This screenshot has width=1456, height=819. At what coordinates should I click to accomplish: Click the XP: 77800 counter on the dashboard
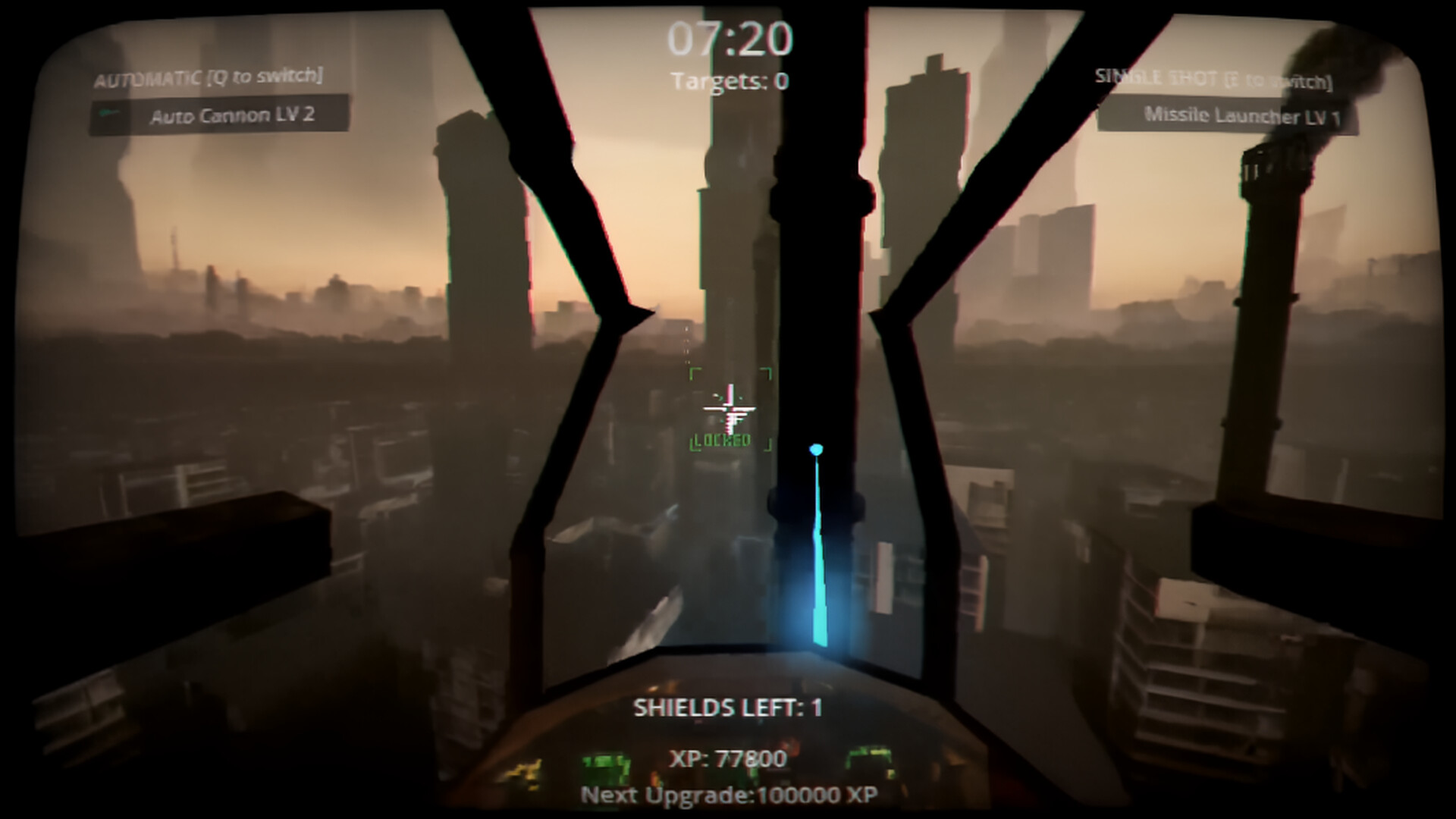coord(730,757)
